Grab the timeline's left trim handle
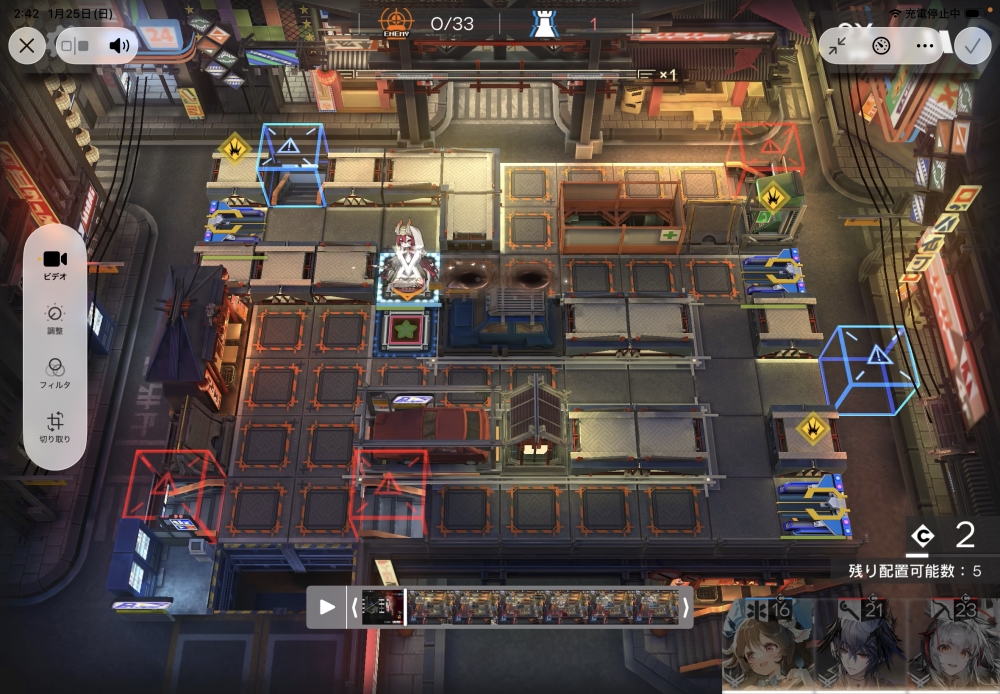1000x694 pixels. click(352, 607)
